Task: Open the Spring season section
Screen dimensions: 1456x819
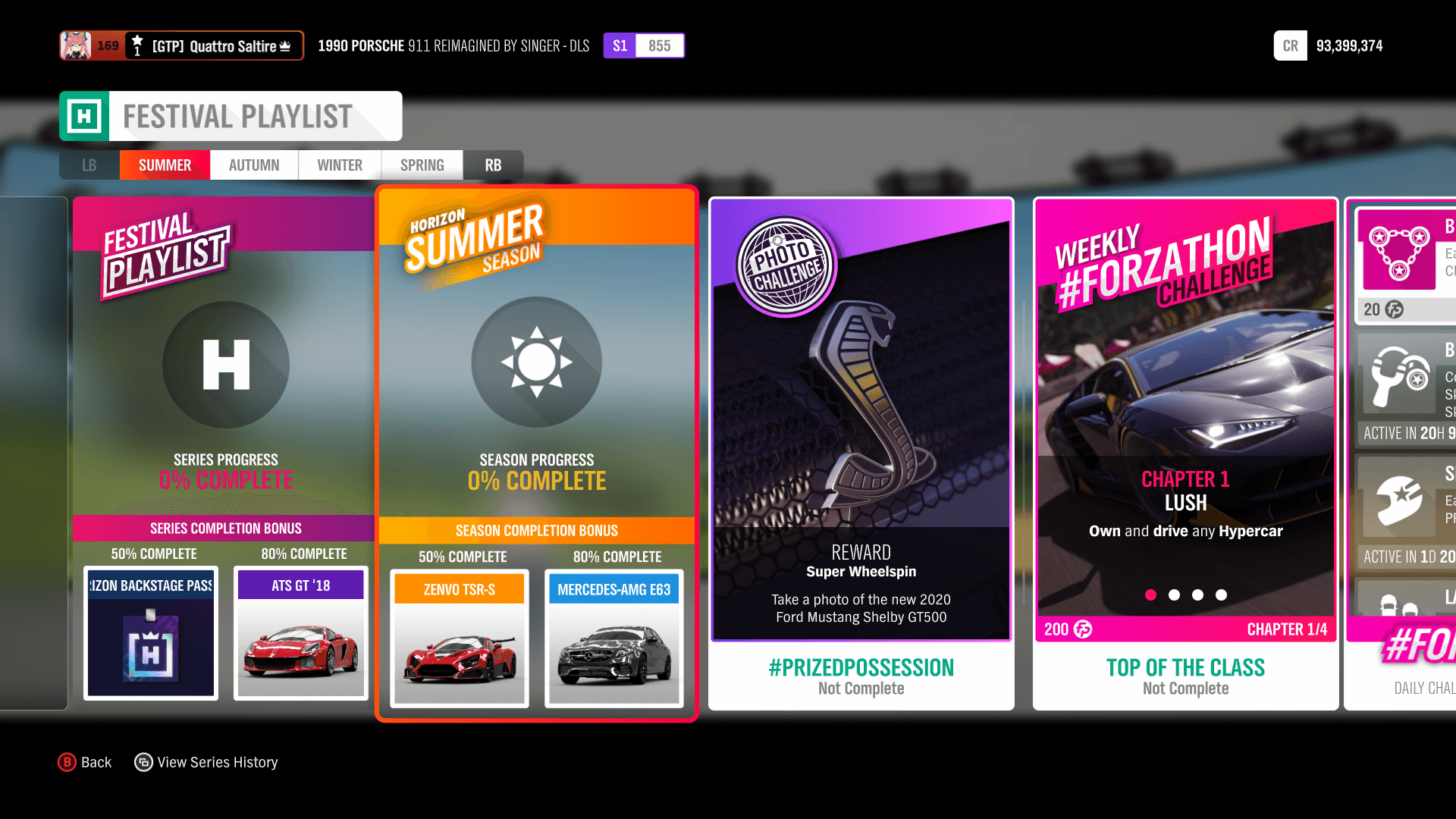Action: point(422,165)
